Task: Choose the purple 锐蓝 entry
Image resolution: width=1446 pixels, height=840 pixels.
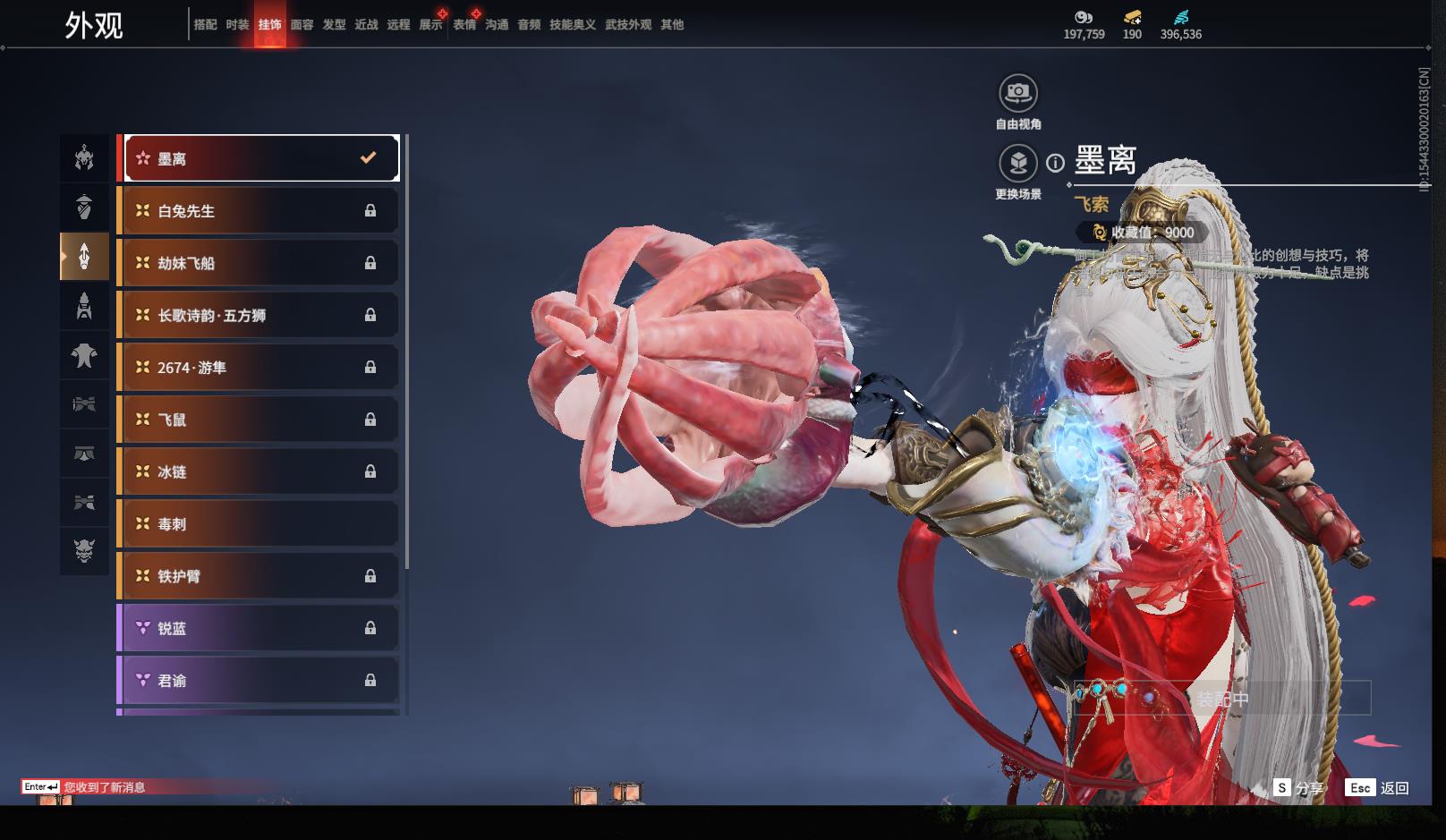Action: tap(259, 629)
